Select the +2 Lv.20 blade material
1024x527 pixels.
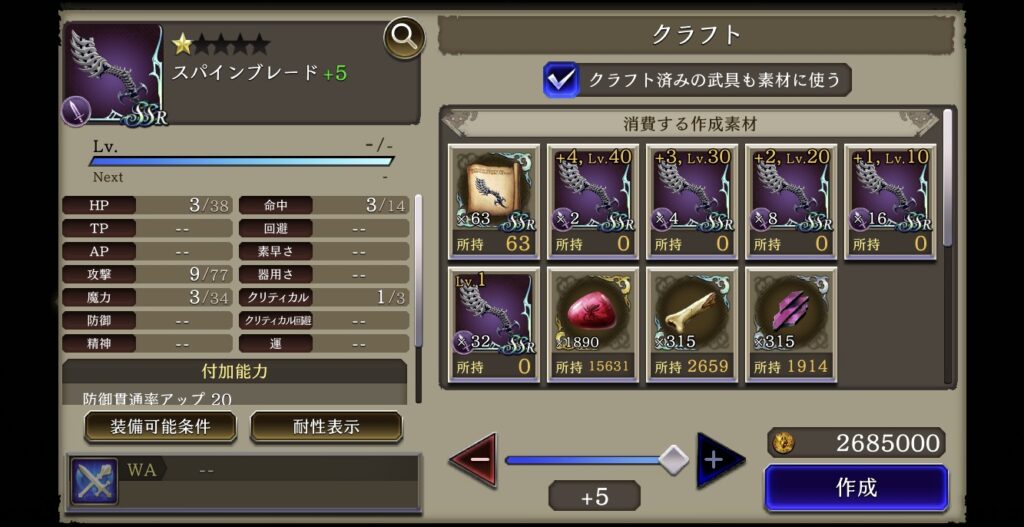click(x=791, y=202)
